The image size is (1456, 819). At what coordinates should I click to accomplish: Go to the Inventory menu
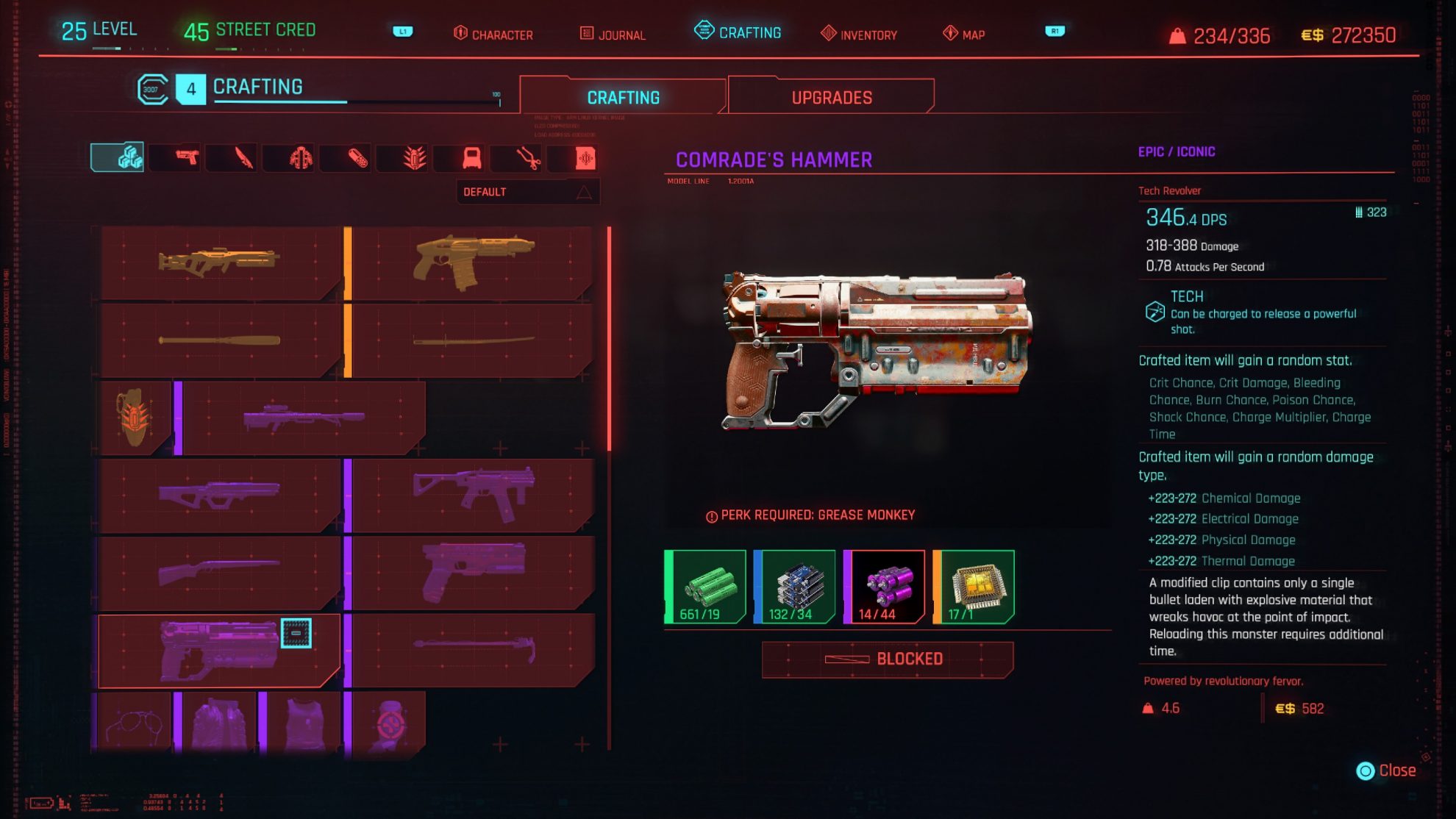pos(859,34)
